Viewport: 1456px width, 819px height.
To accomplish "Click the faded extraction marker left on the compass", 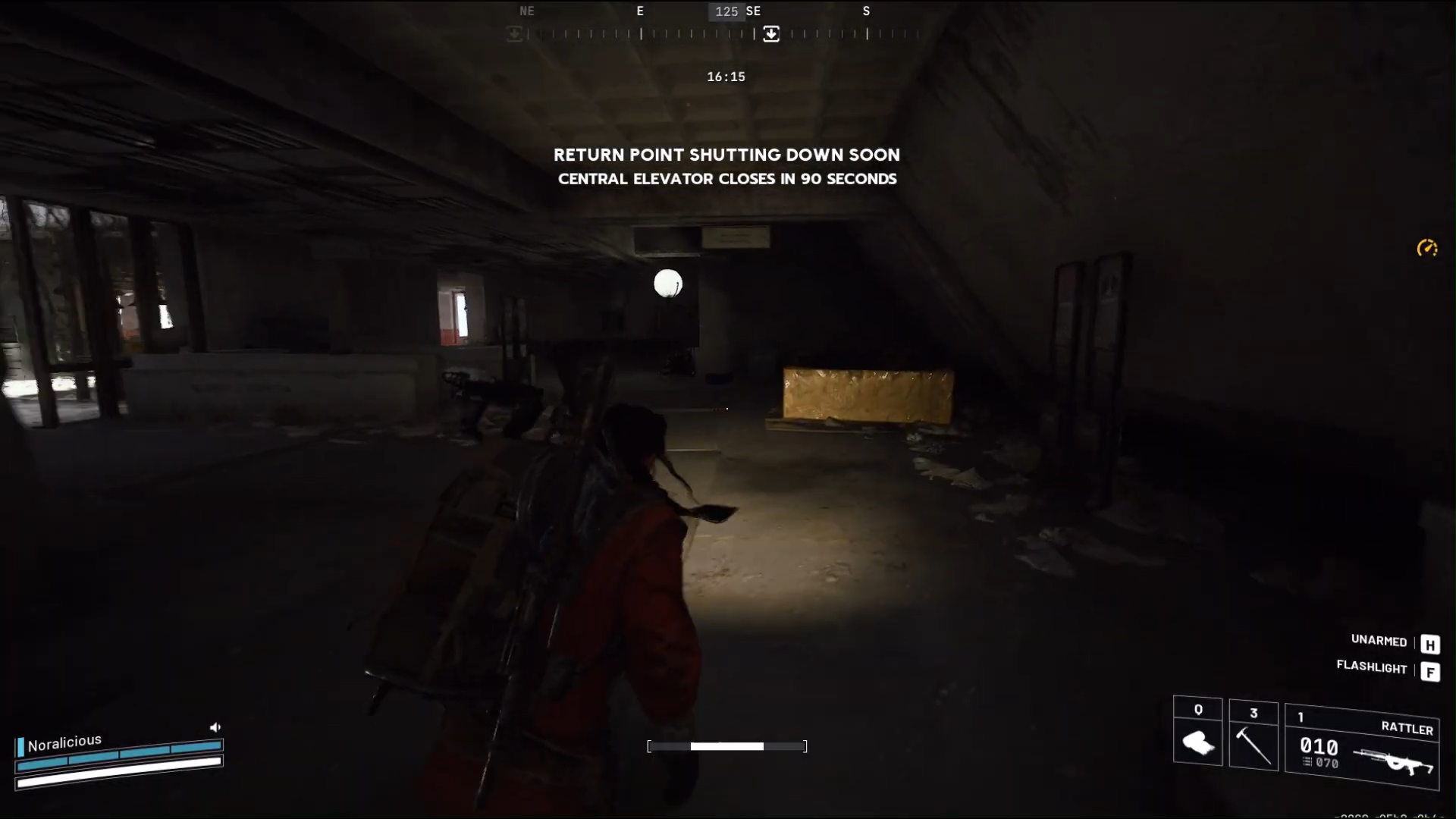I will click(x=515, y=34).
